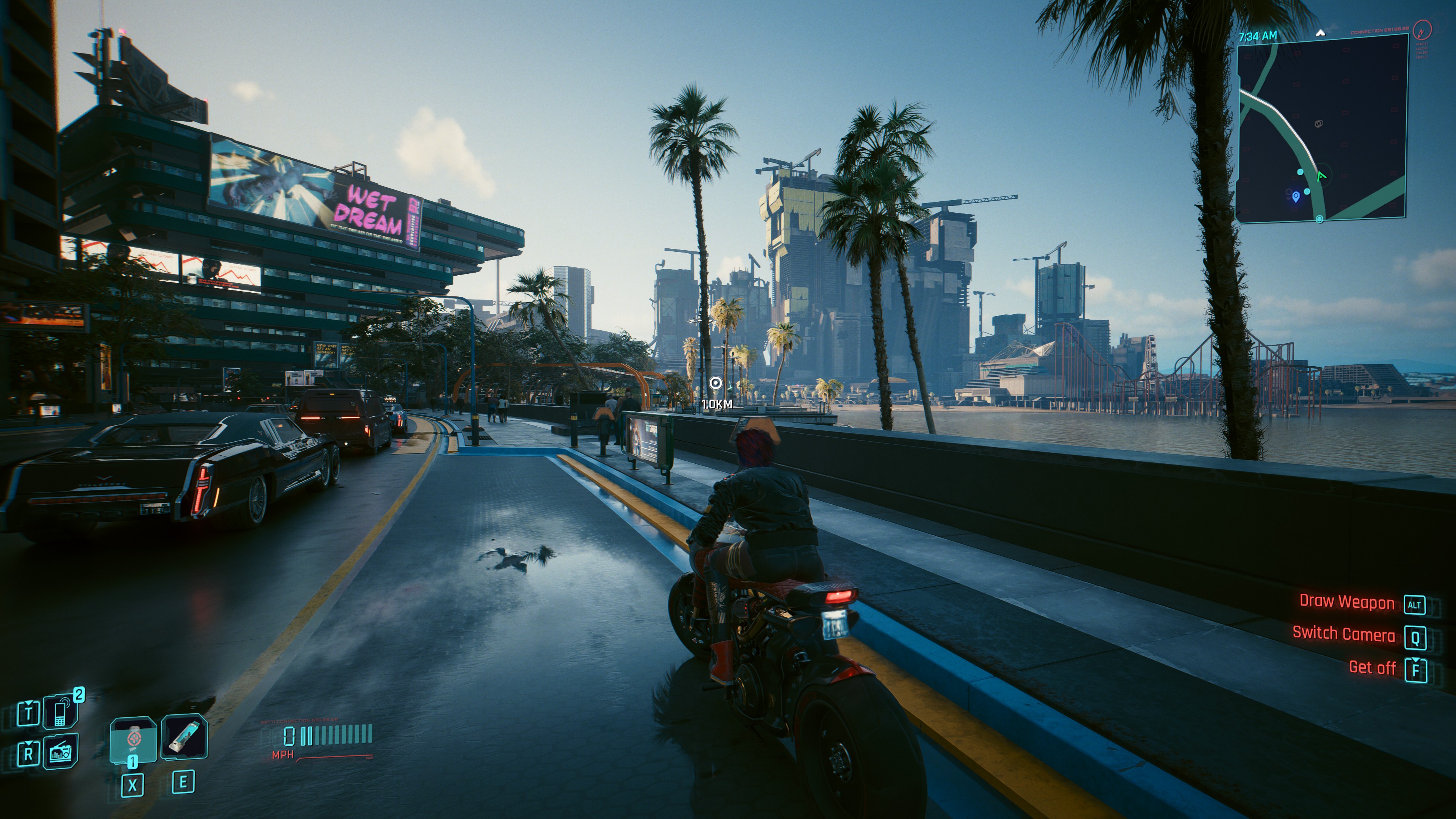1456x819 pixels.
Task: Open the minimap
Action: click(1321, 127)
